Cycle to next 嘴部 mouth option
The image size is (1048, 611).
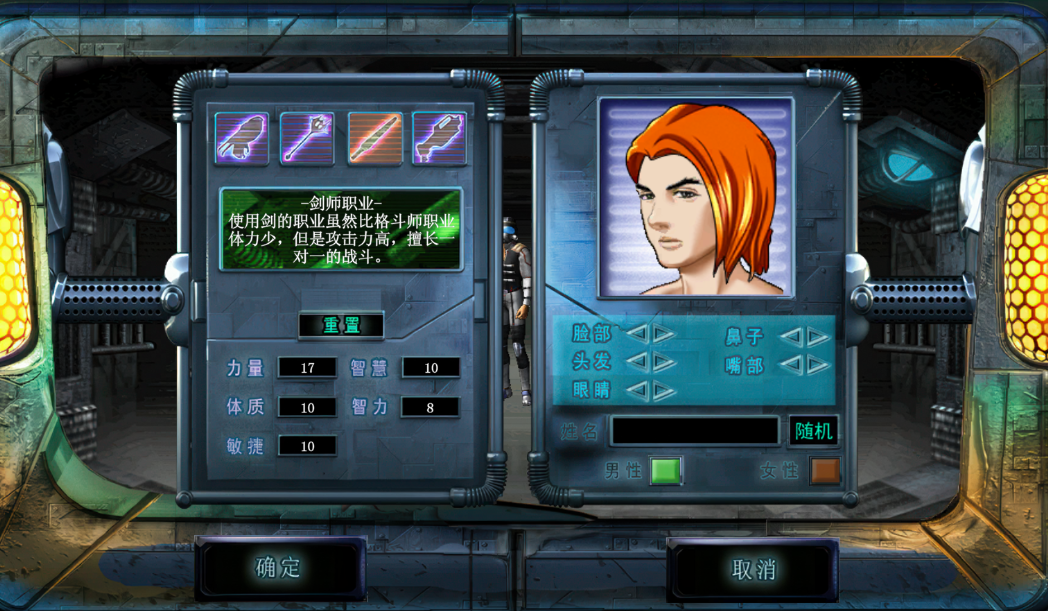pyautogui.click(x=818, y=365)
